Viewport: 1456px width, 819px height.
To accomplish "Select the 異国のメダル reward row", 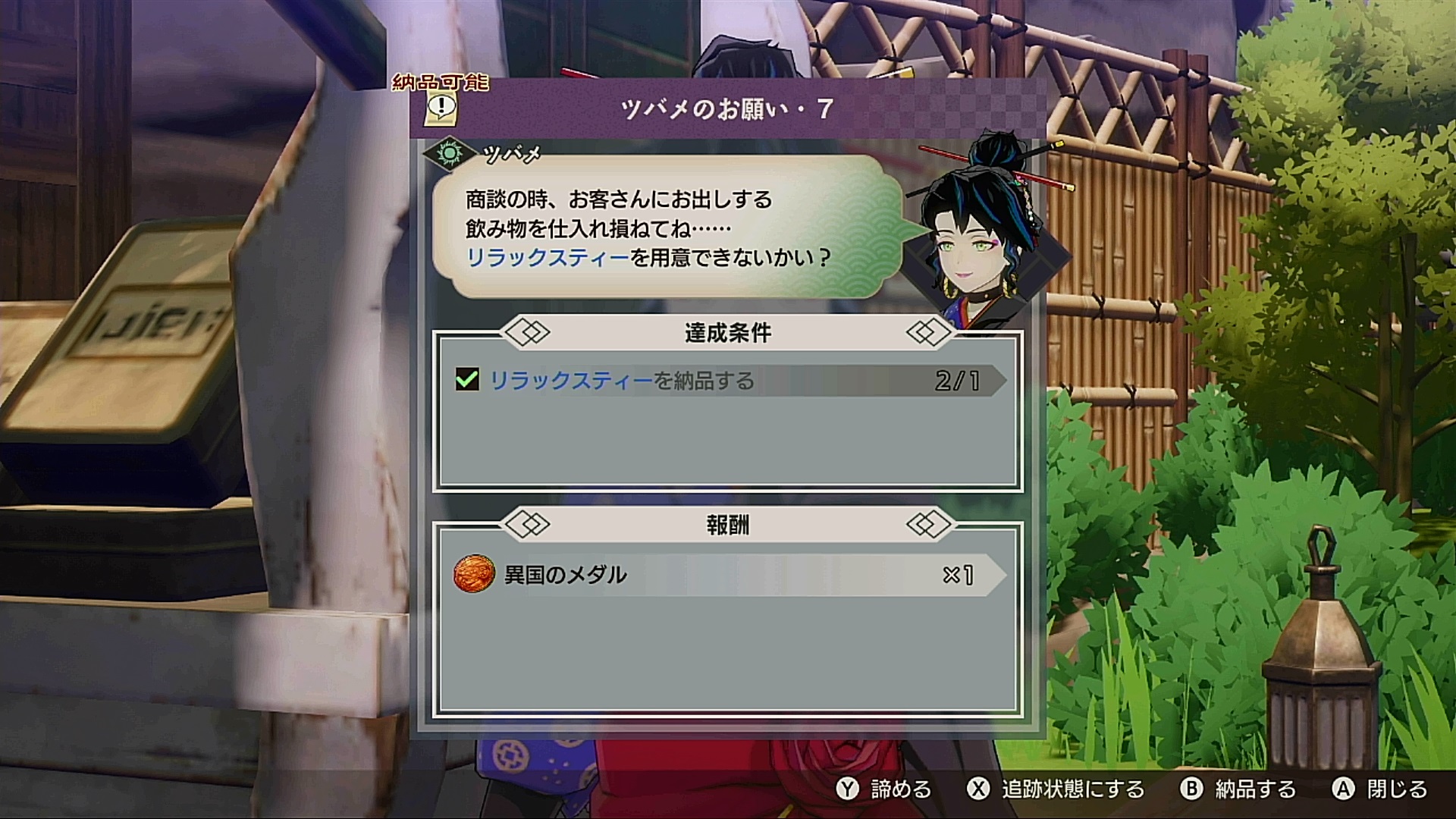I will (x=728, y=575).
